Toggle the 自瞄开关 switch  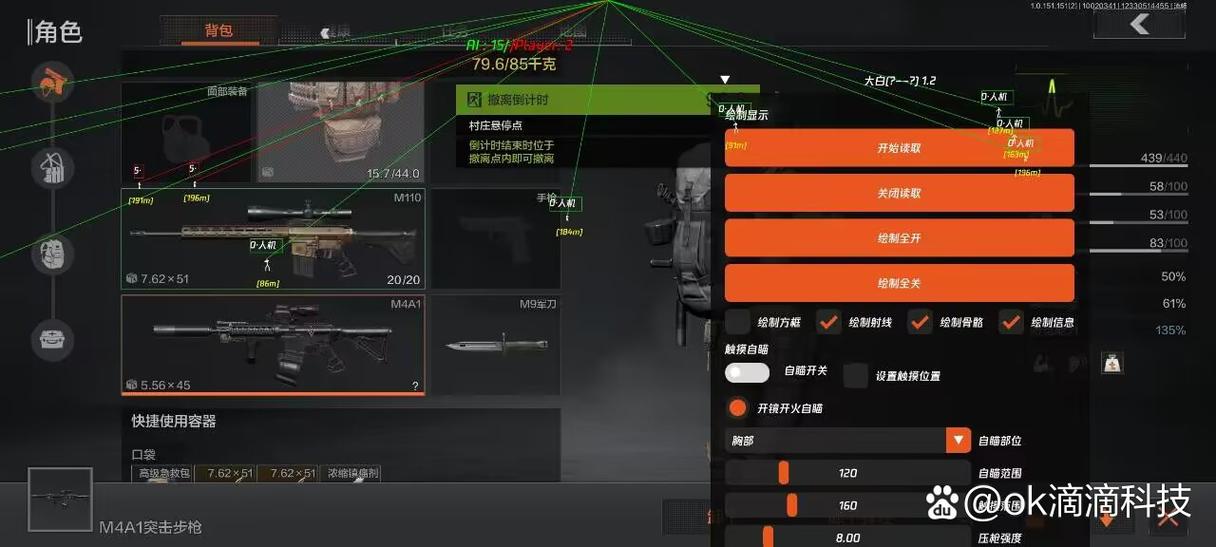click(747, 372)
